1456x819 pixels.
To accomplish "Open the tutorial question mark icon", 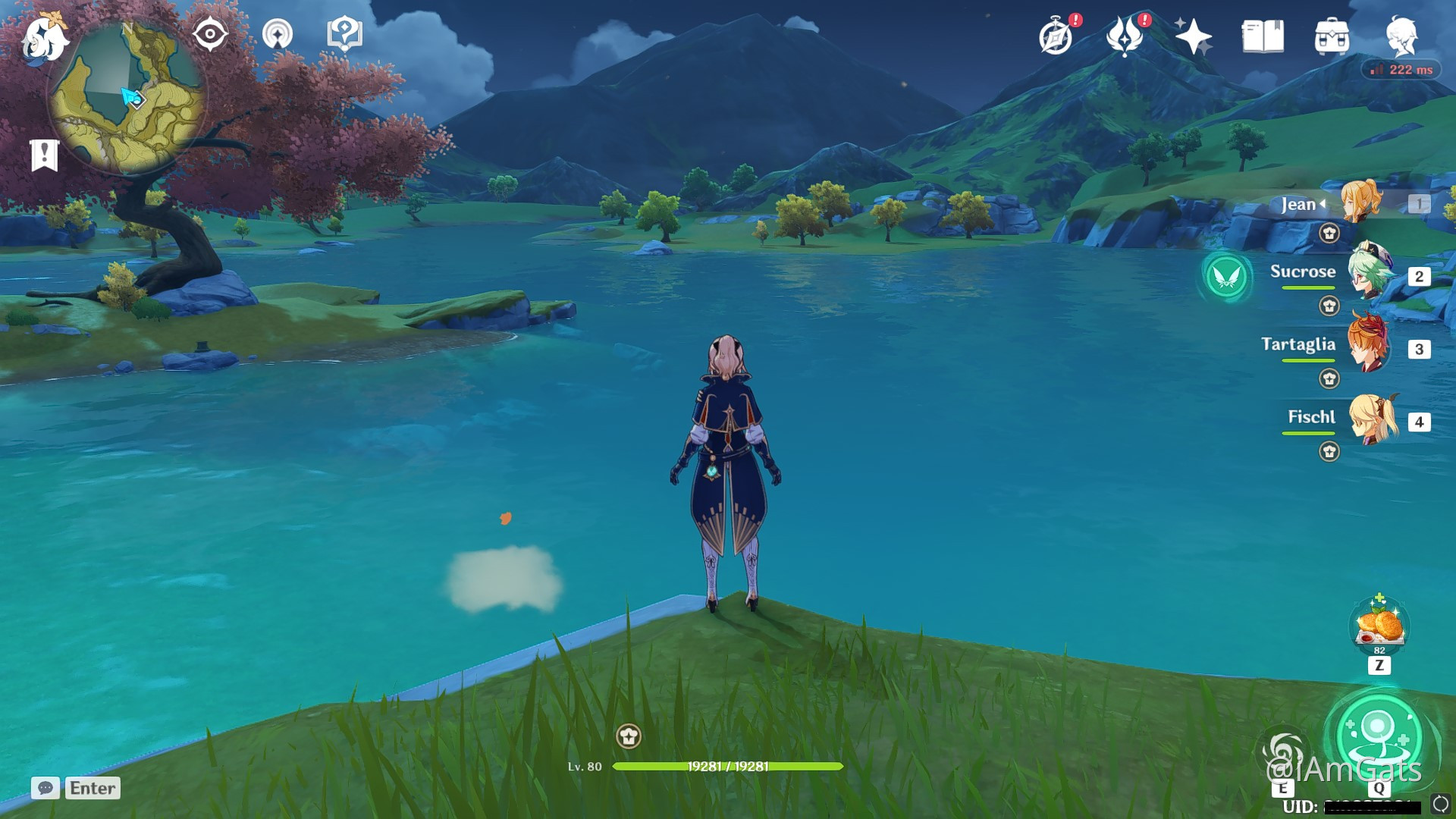I will (x=344, y=35).
